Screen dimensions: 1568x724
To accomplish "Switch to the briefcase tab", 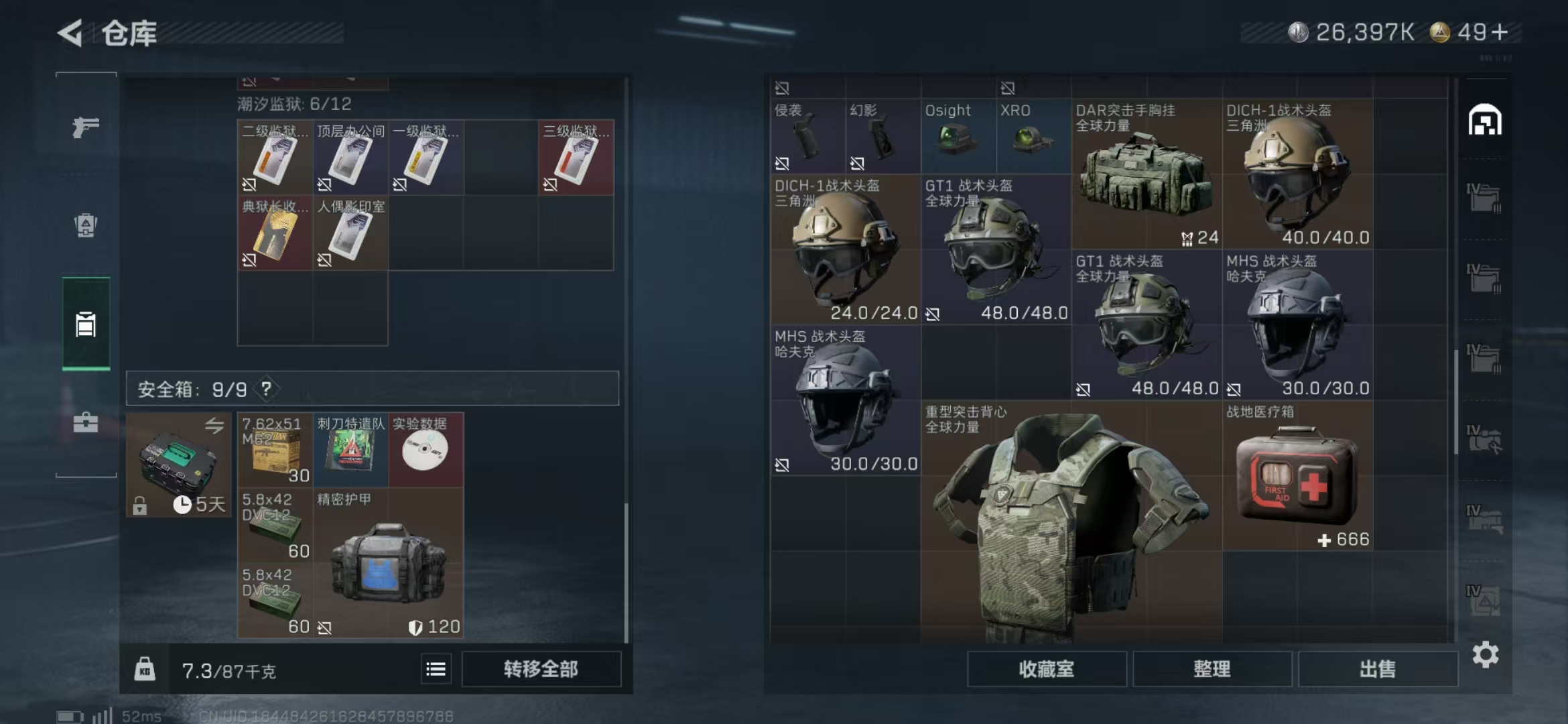I will coord(86,422).
